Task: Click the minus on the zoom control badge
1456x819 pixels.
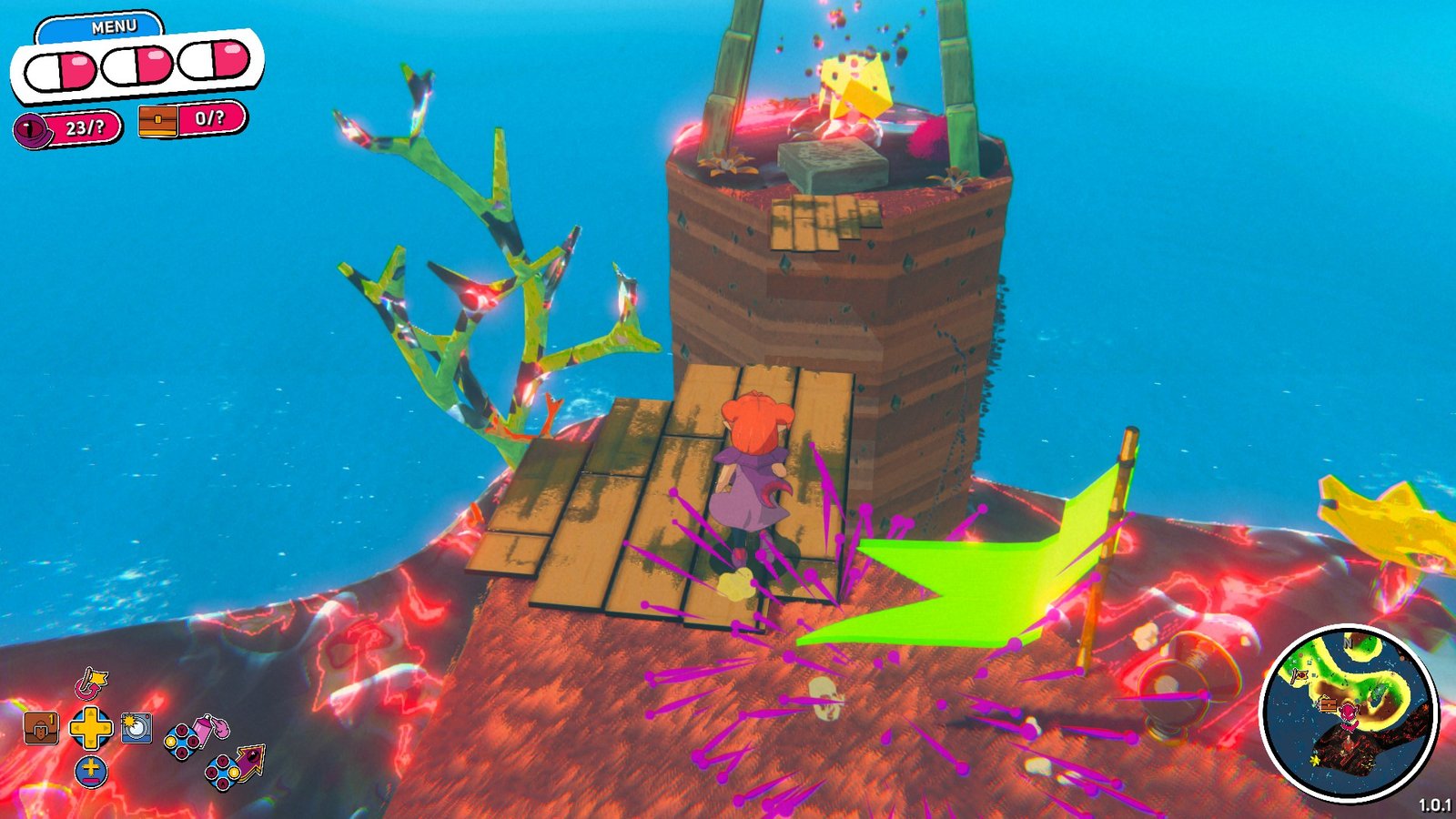Action: click(91, 780)
